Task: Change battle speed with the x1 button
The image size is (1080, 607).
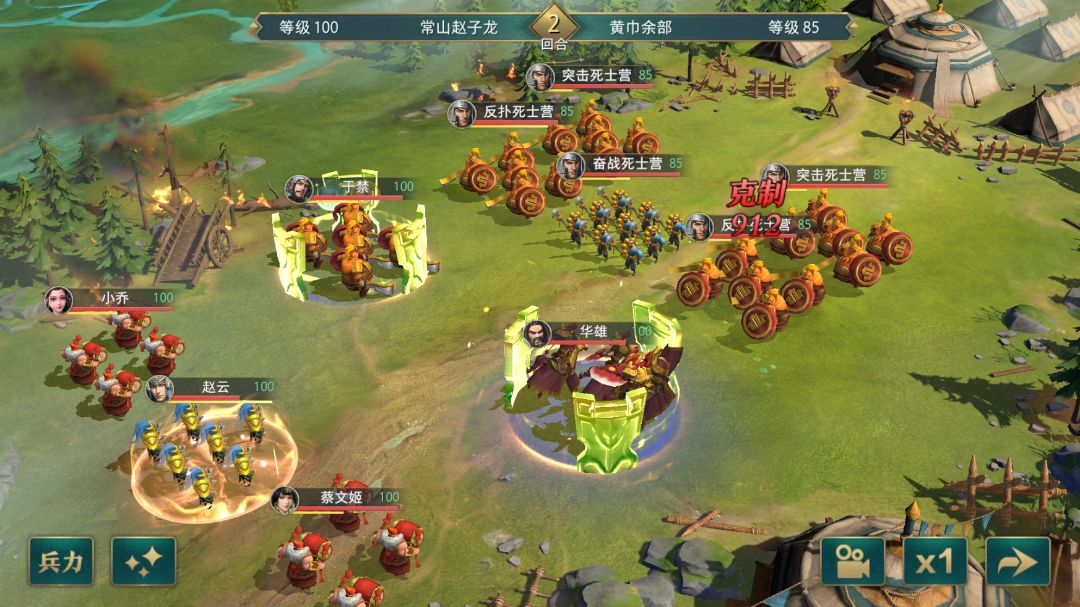Action: coord(935,562)
